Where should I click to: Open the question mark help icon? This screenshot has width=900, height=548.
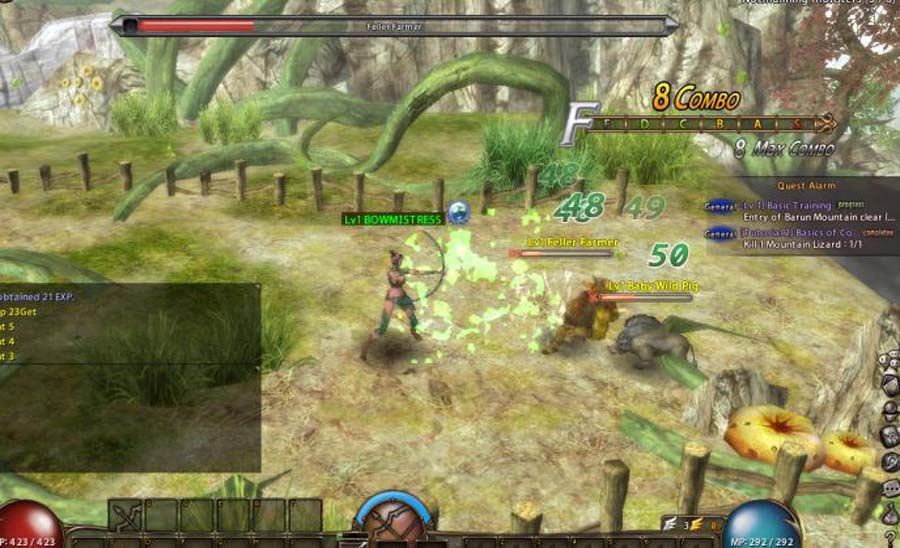pos(890,538)
